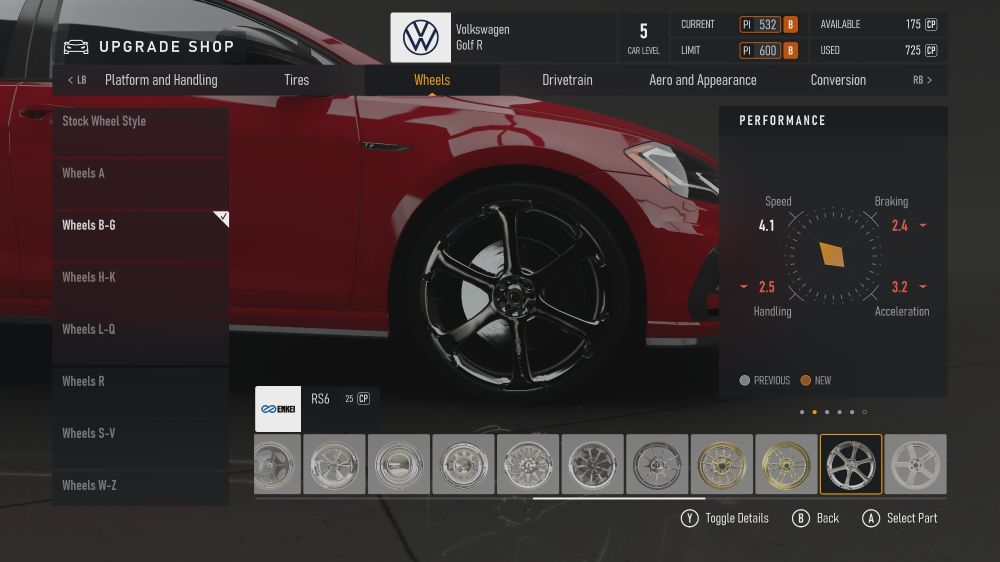This screenshot has width=1000, height=562.
Task: Select the Wheels W-Z category
Action: [x=140, y=485]
